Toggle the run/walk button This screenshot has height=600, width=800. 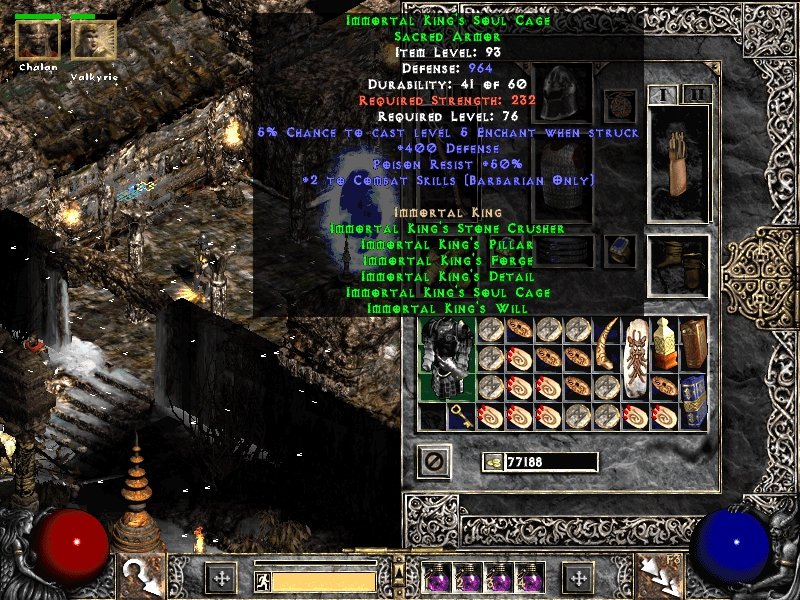pyautogui.click(x=263, y=579)
